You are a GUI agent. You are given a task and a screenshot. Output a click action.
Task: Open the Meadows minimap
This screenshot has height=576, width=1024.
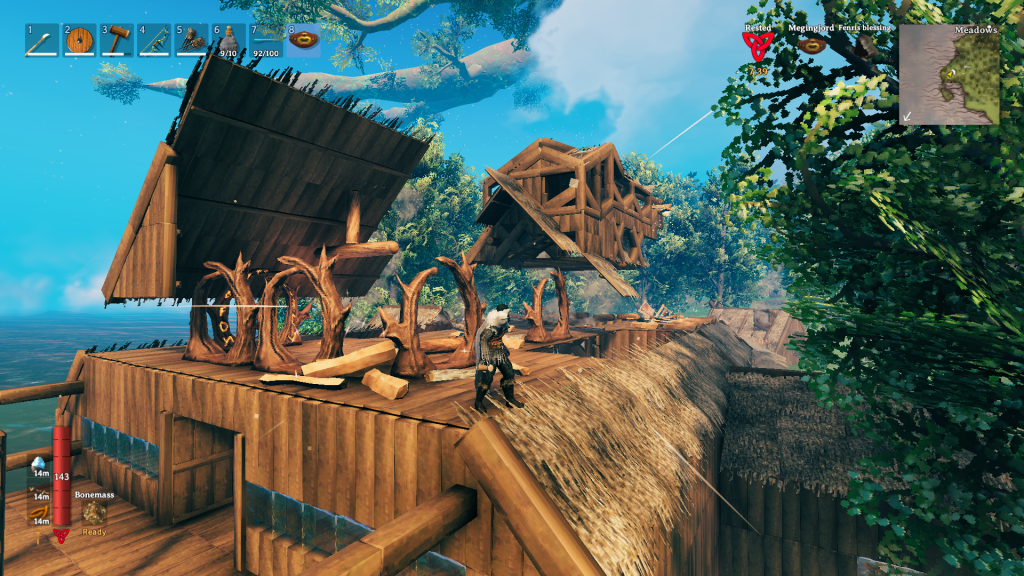coord(948,74)
